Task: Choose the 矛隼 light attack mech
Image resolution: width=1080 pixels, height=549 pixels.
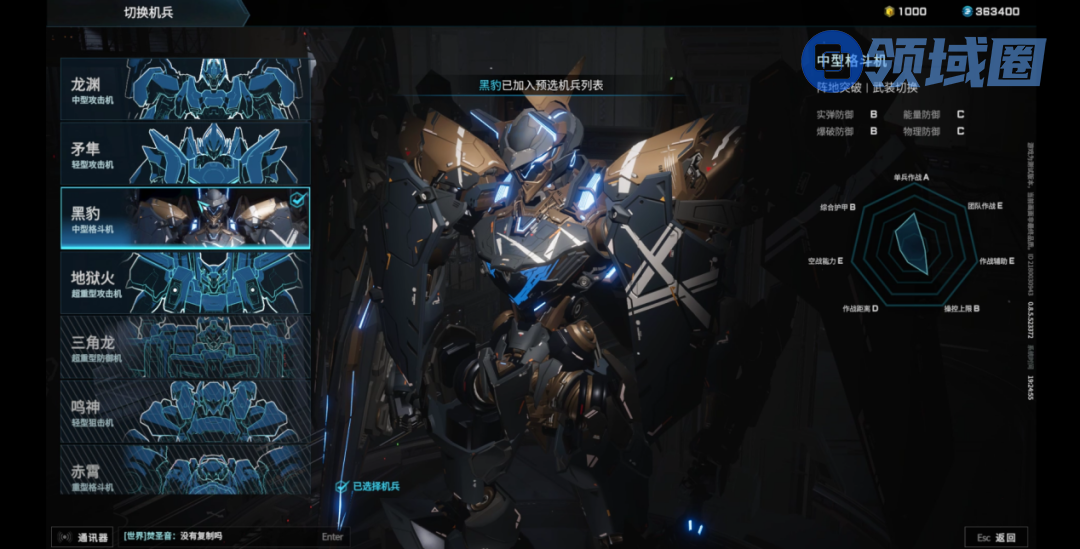Action: pyautogui.click(x=185, y=154)
